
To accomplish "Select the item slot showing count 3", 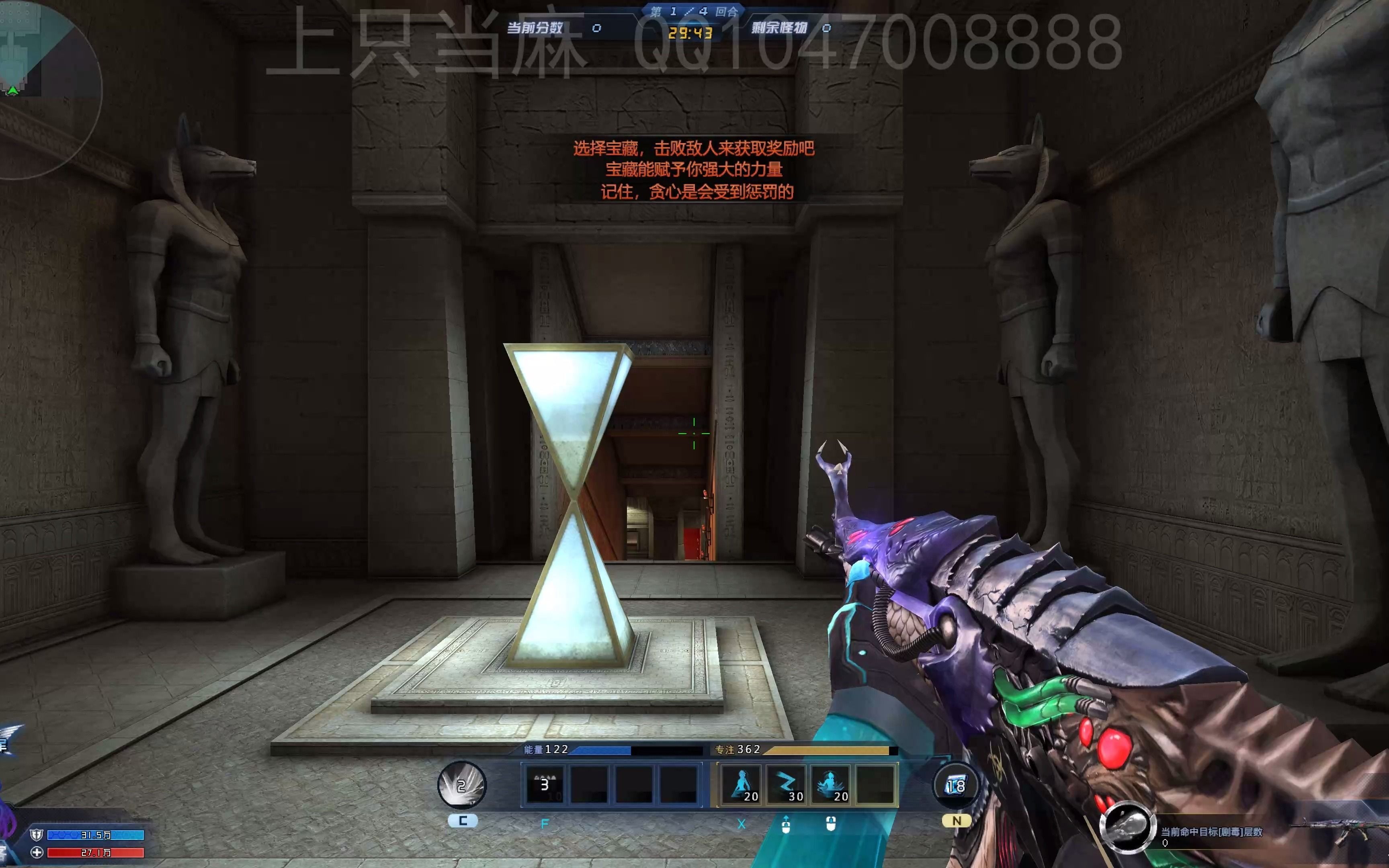I will click(544, 785).
